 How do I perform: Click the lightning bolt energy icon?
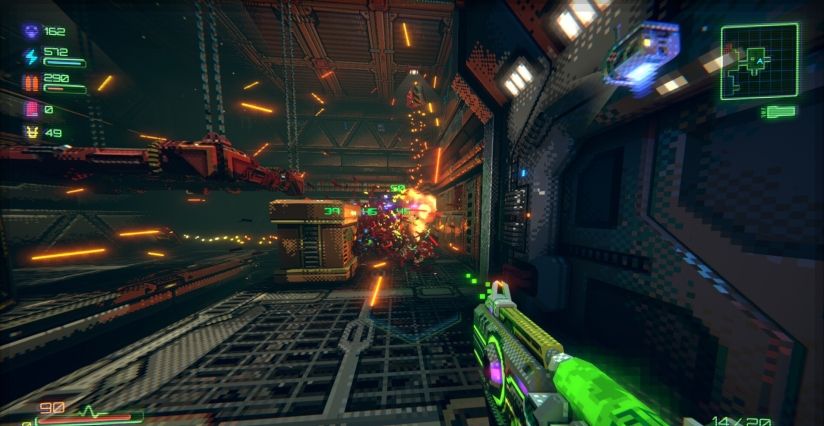(x=30, y=57)
